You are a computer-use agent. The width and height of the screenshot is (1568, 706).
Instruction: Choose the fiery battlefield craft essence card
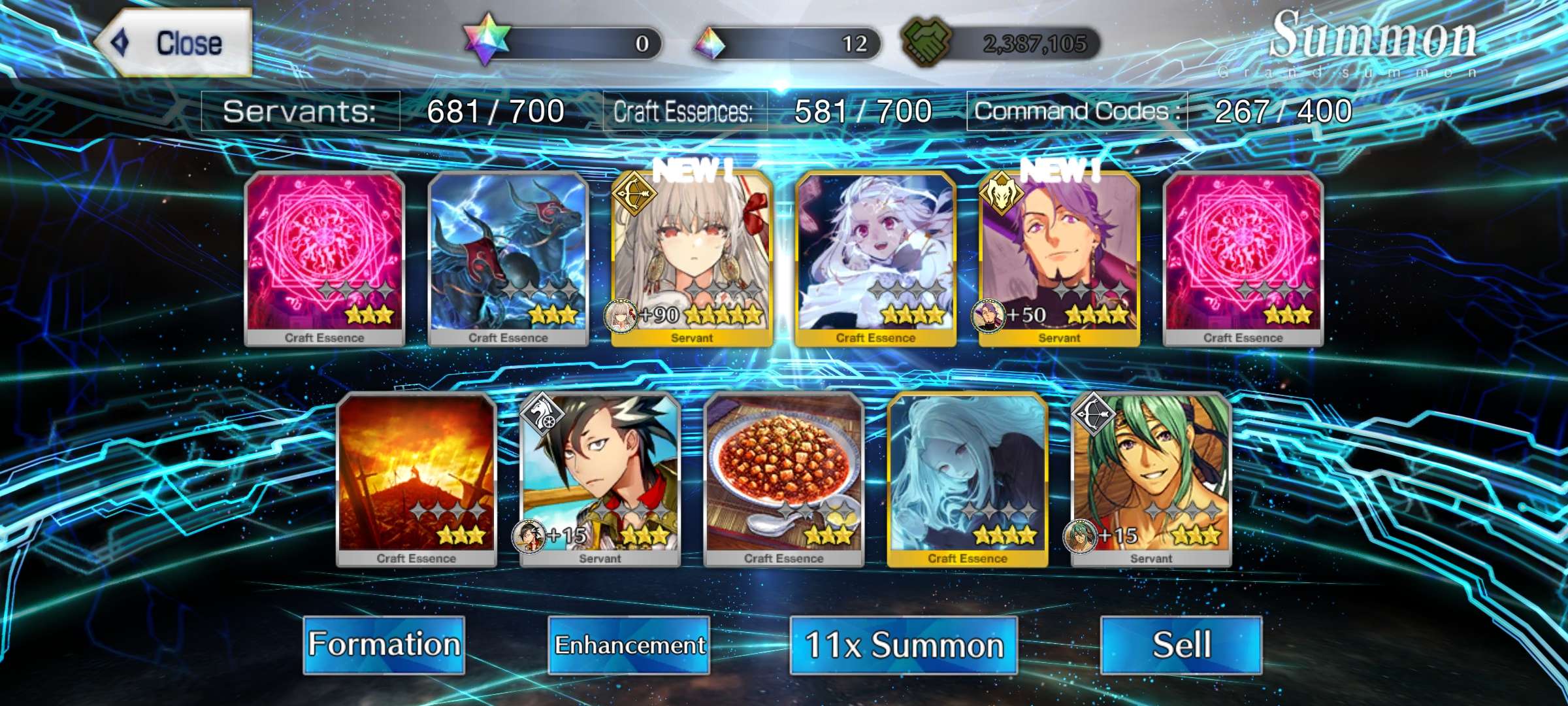tap(416, 479)
